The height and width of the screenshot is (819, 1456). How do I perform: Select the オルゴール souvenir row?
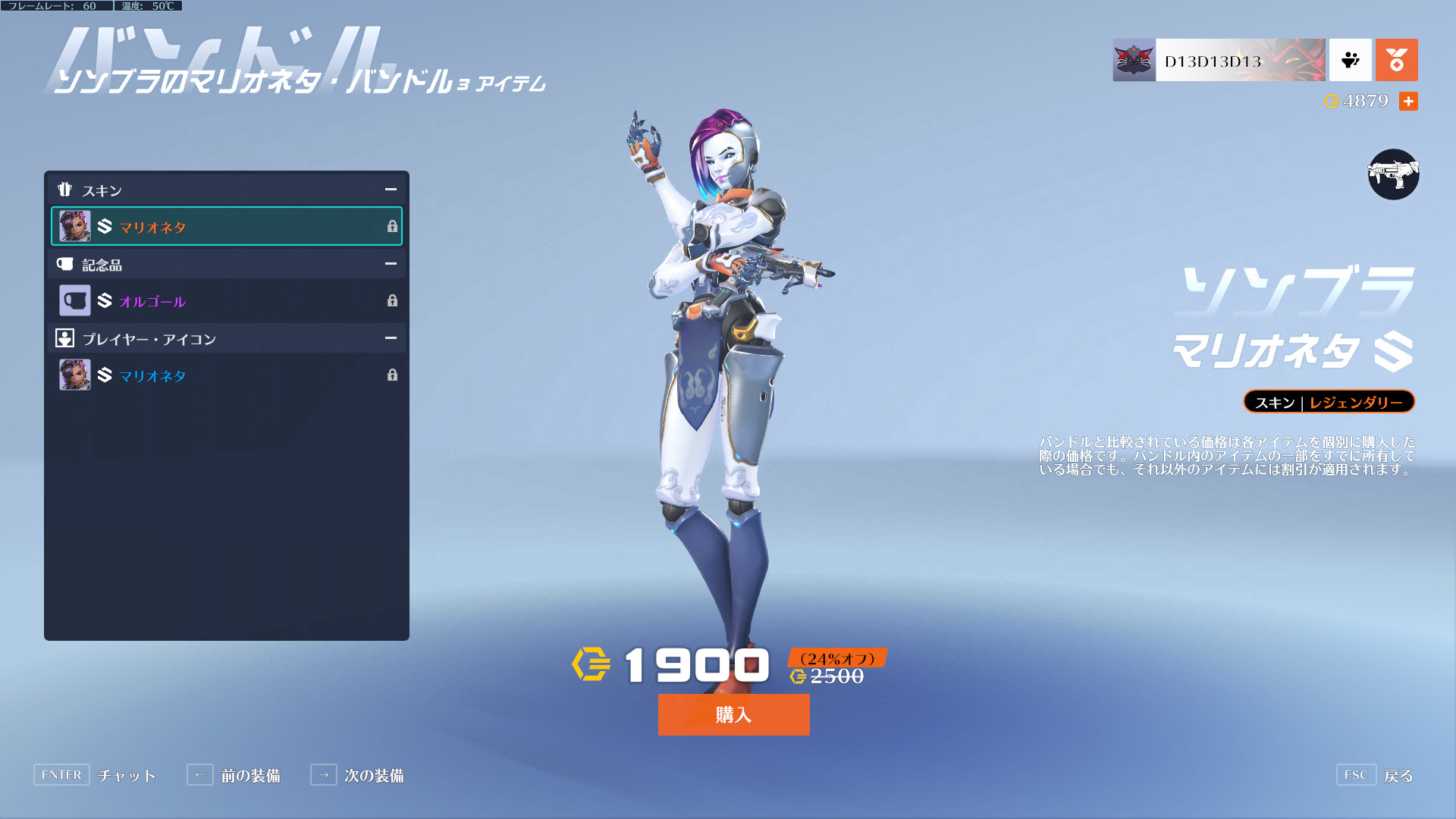(x=226, y=301)
